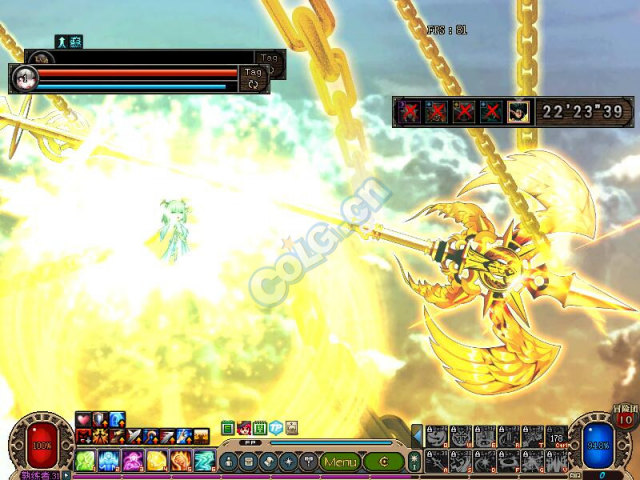Select the player portrait in top-left frame
This screenshot has height=480, width=640.
pyautogui.click(x=24, y=79)
